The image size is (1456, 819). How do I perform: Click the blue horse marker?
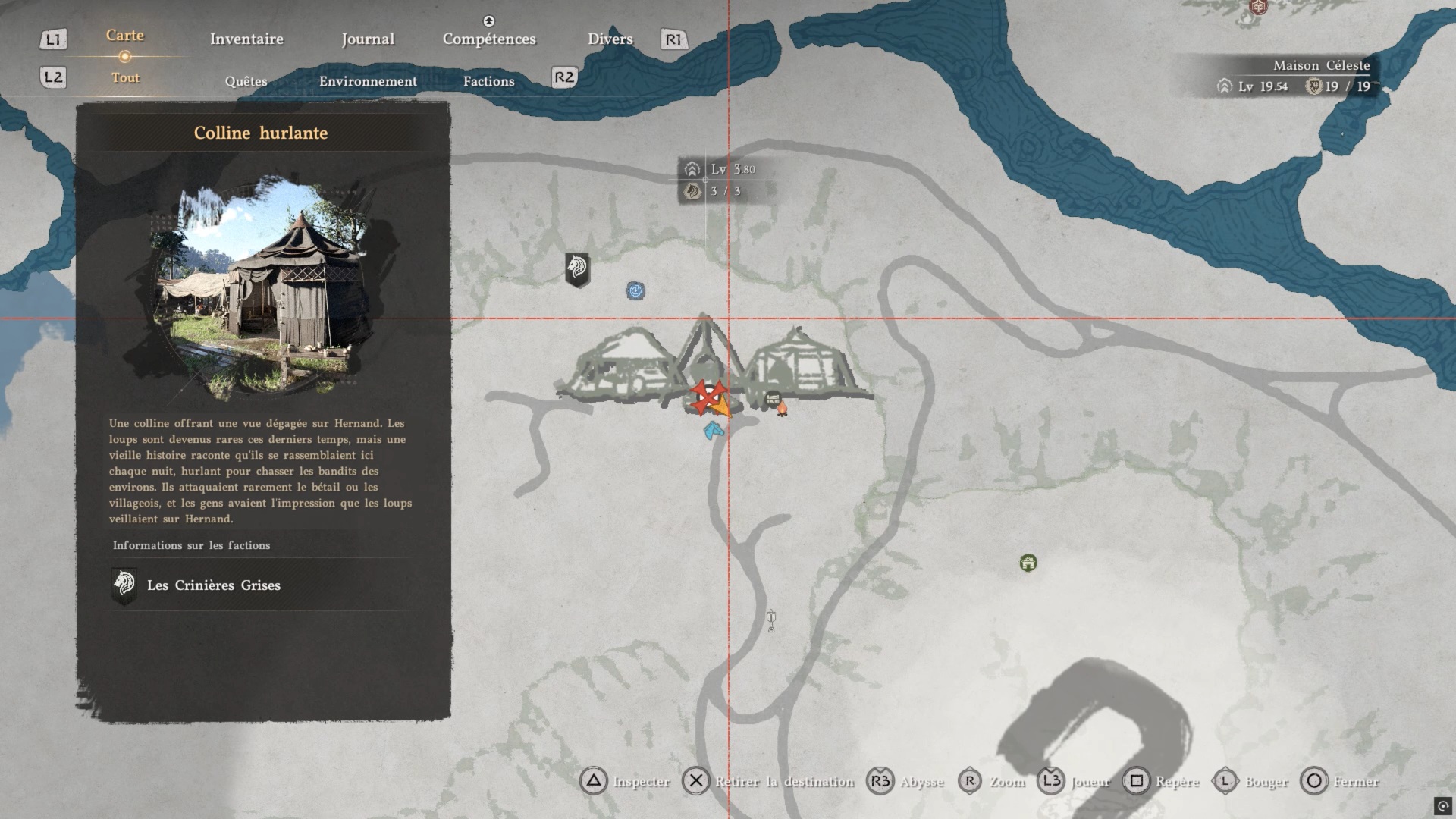tap(713, 431)
